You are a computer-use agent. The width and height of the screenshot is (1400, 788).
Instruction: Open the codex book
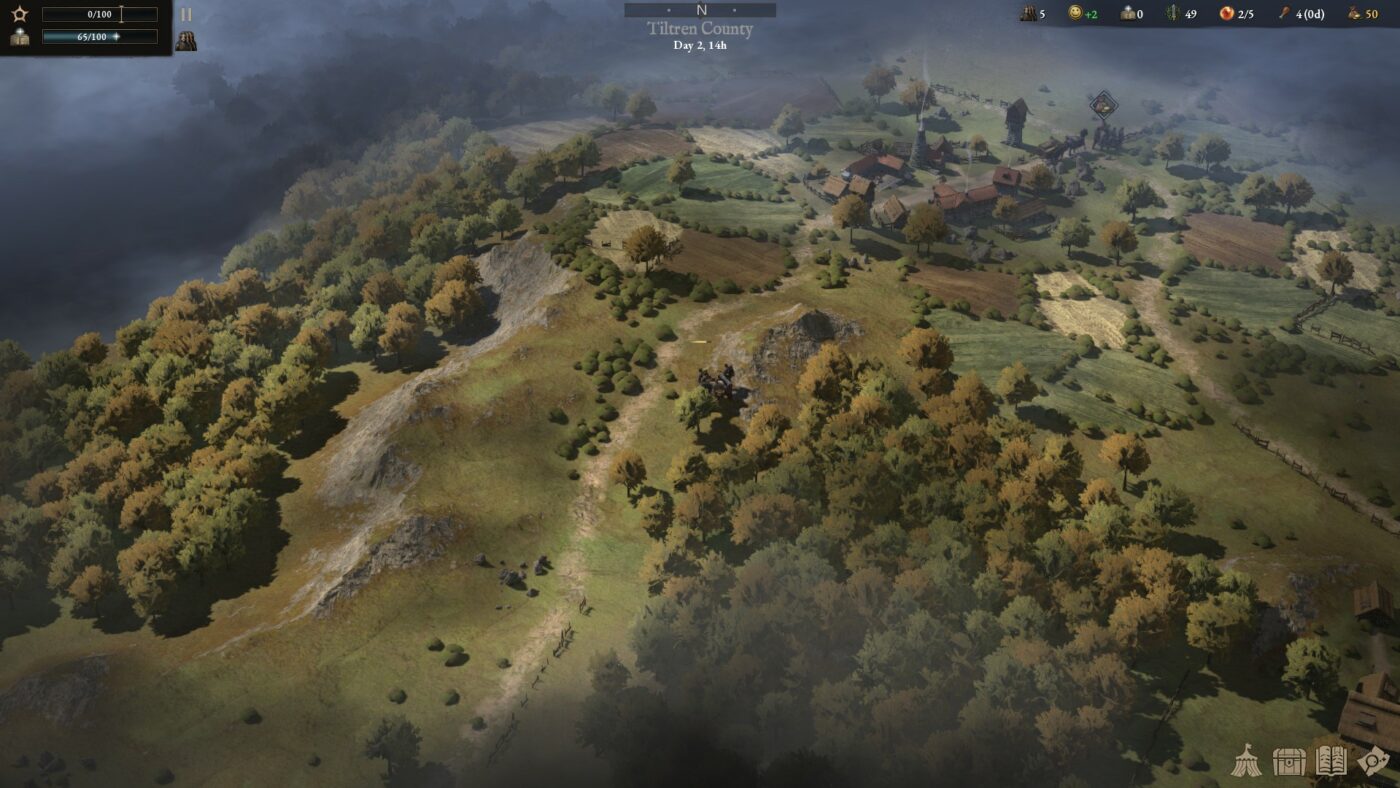[x=1330, y=762]
